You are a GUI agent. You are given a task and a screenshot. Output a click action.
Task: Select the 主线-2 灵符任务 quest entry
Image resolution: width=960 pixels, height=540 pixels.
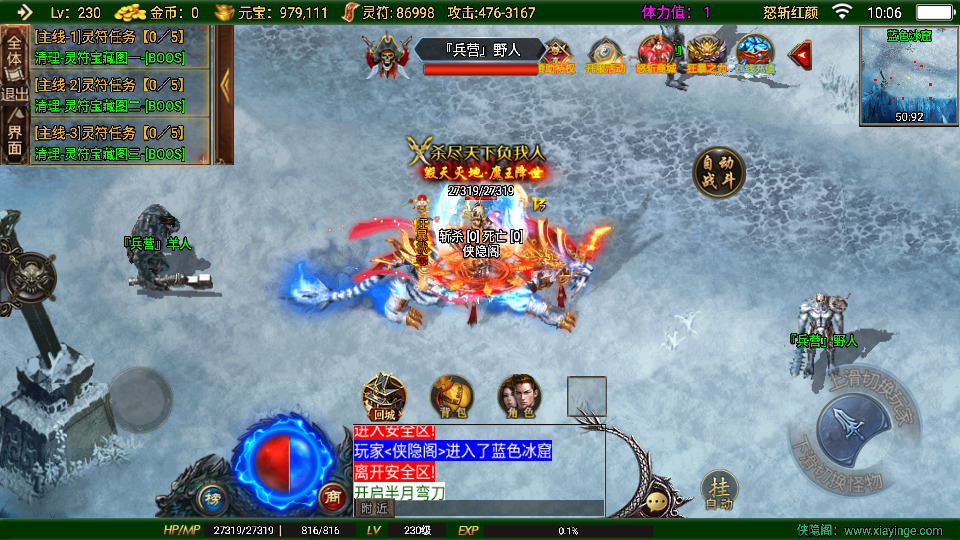click(120, 94)
